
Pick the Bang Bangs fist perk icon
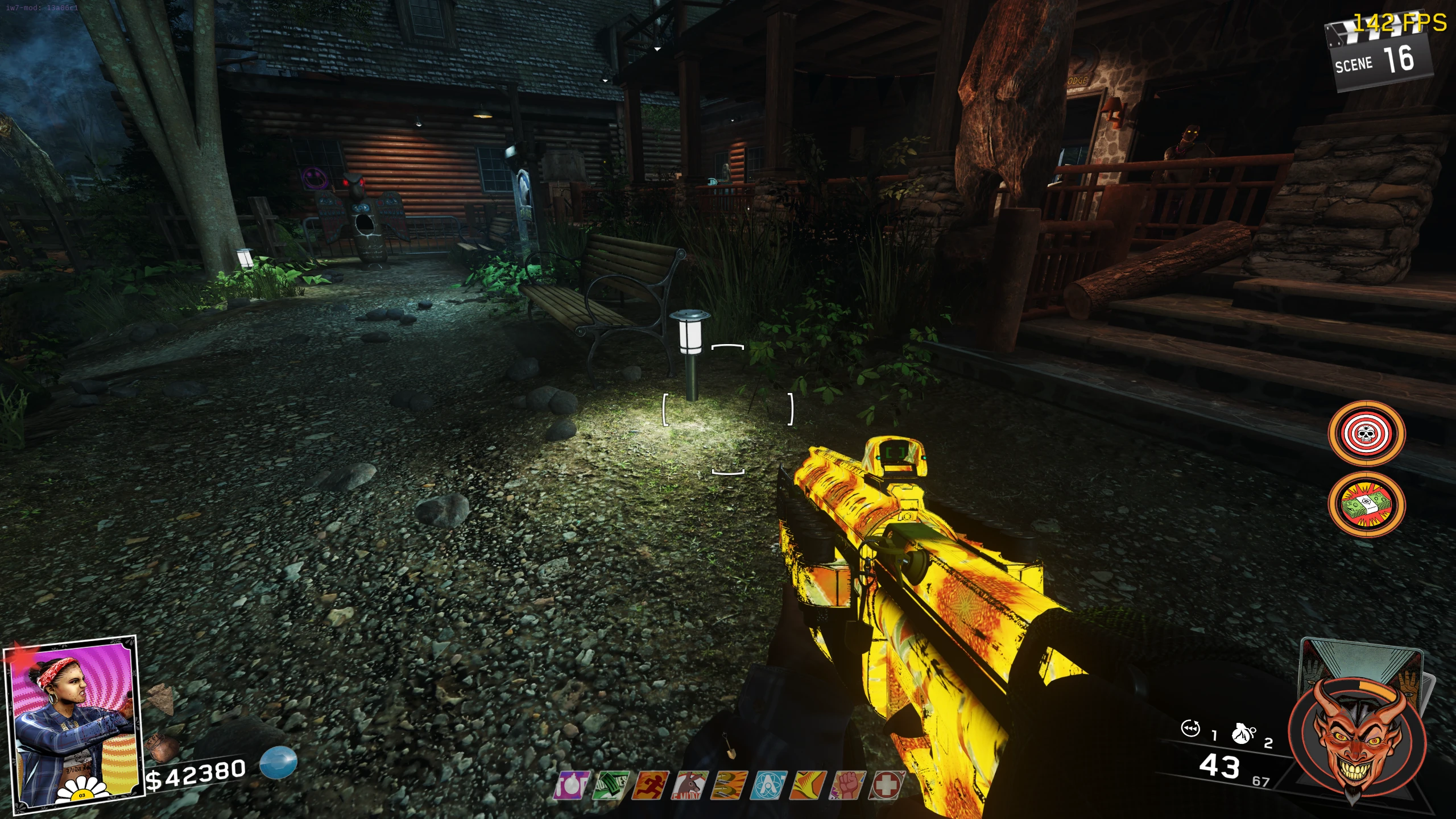(x=847, y=785)
